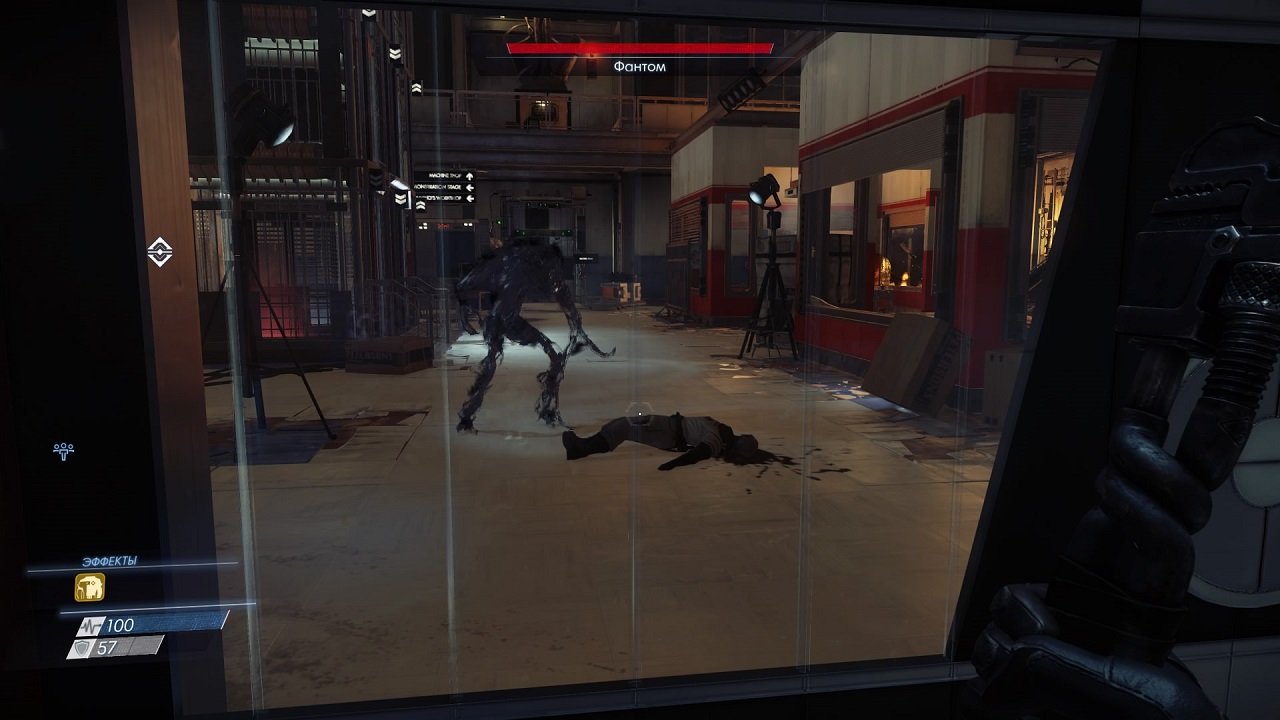The width and height of the screenshot is (1280, 720).
Task: Select the up arrow on the MACHINE SHOP sign
Action: click(x=469, y=176)
